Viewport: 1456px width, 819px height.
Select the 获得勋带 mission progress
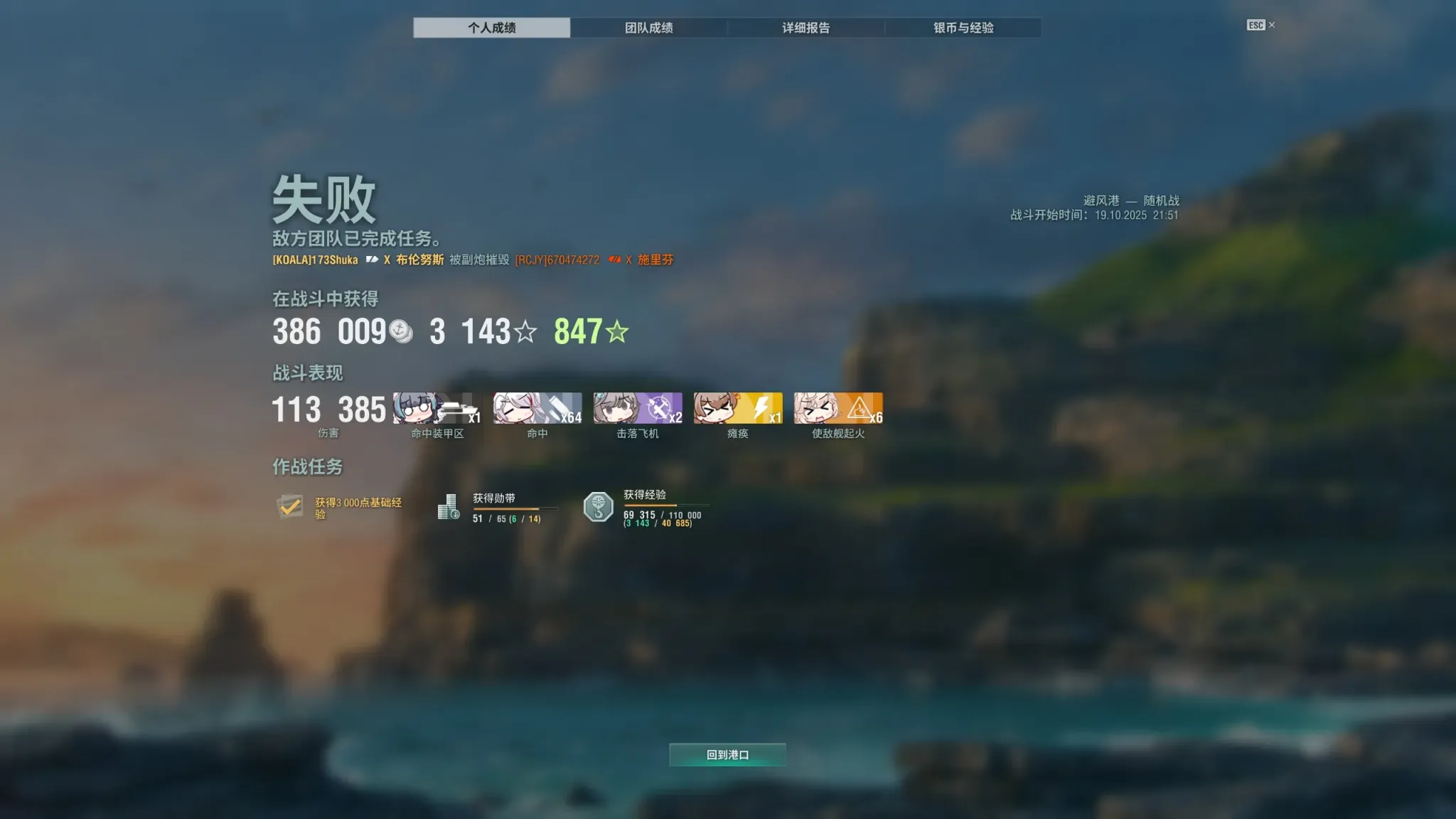tap(498, 508)
